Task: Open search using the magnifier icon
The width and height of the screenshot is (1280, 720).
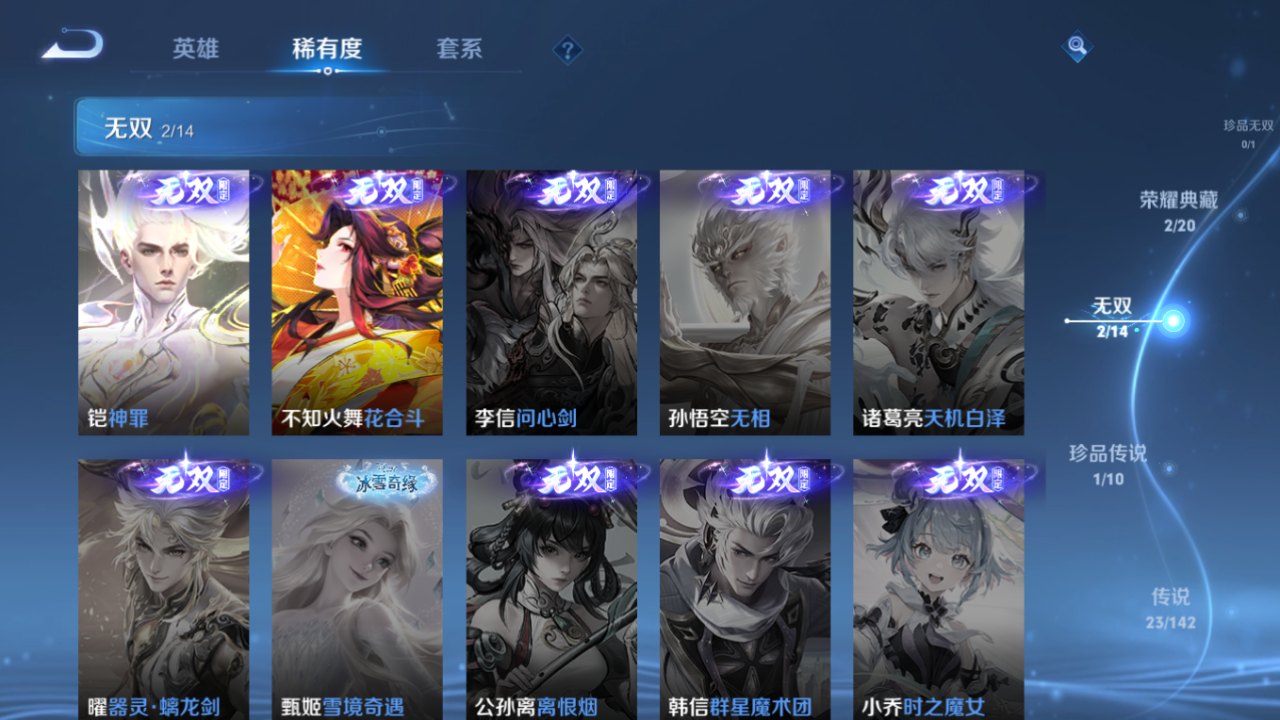Action: [x=1075, y=46]
